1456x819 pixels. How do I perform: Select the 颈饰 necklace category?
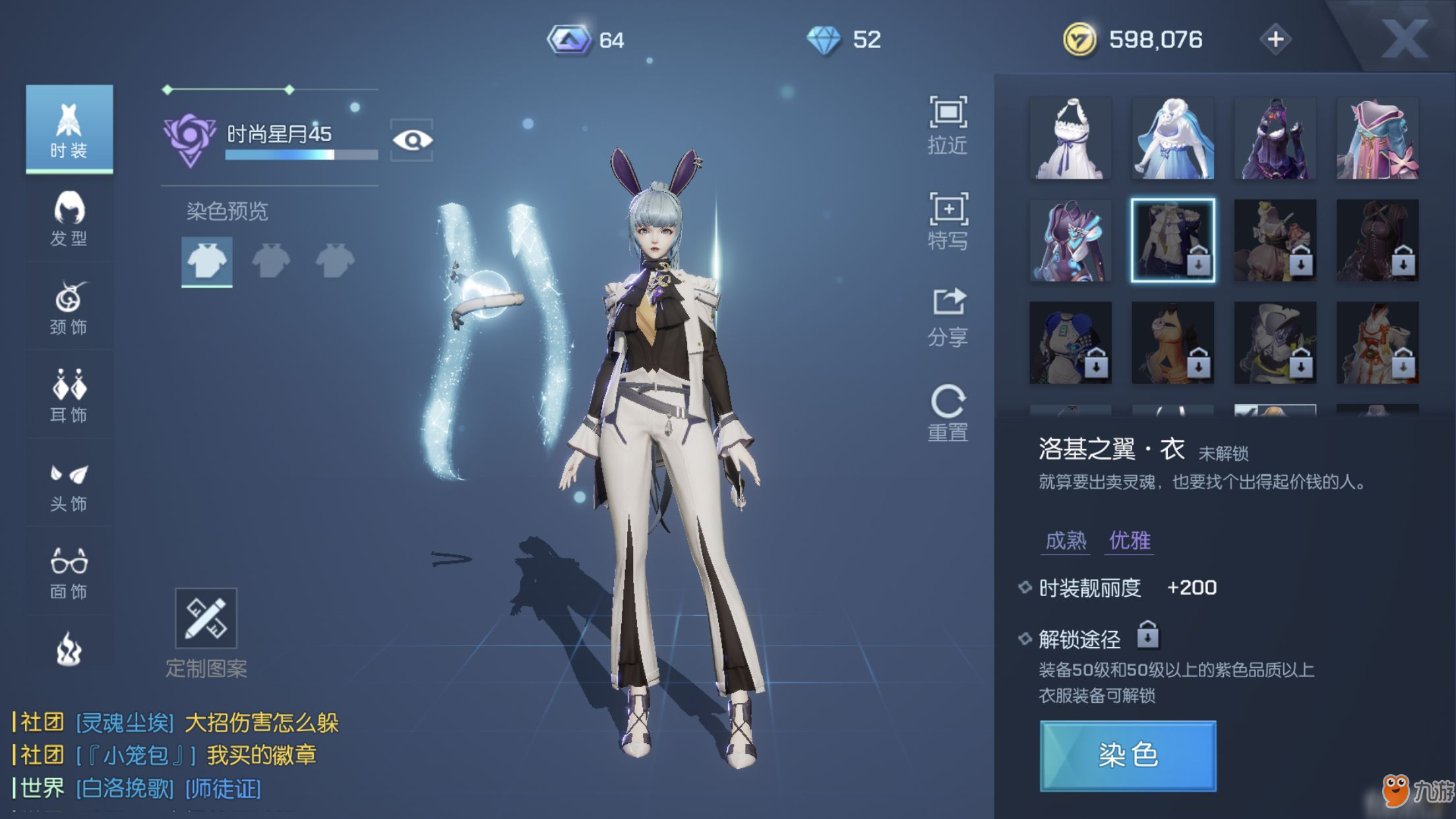pos(69,307)
